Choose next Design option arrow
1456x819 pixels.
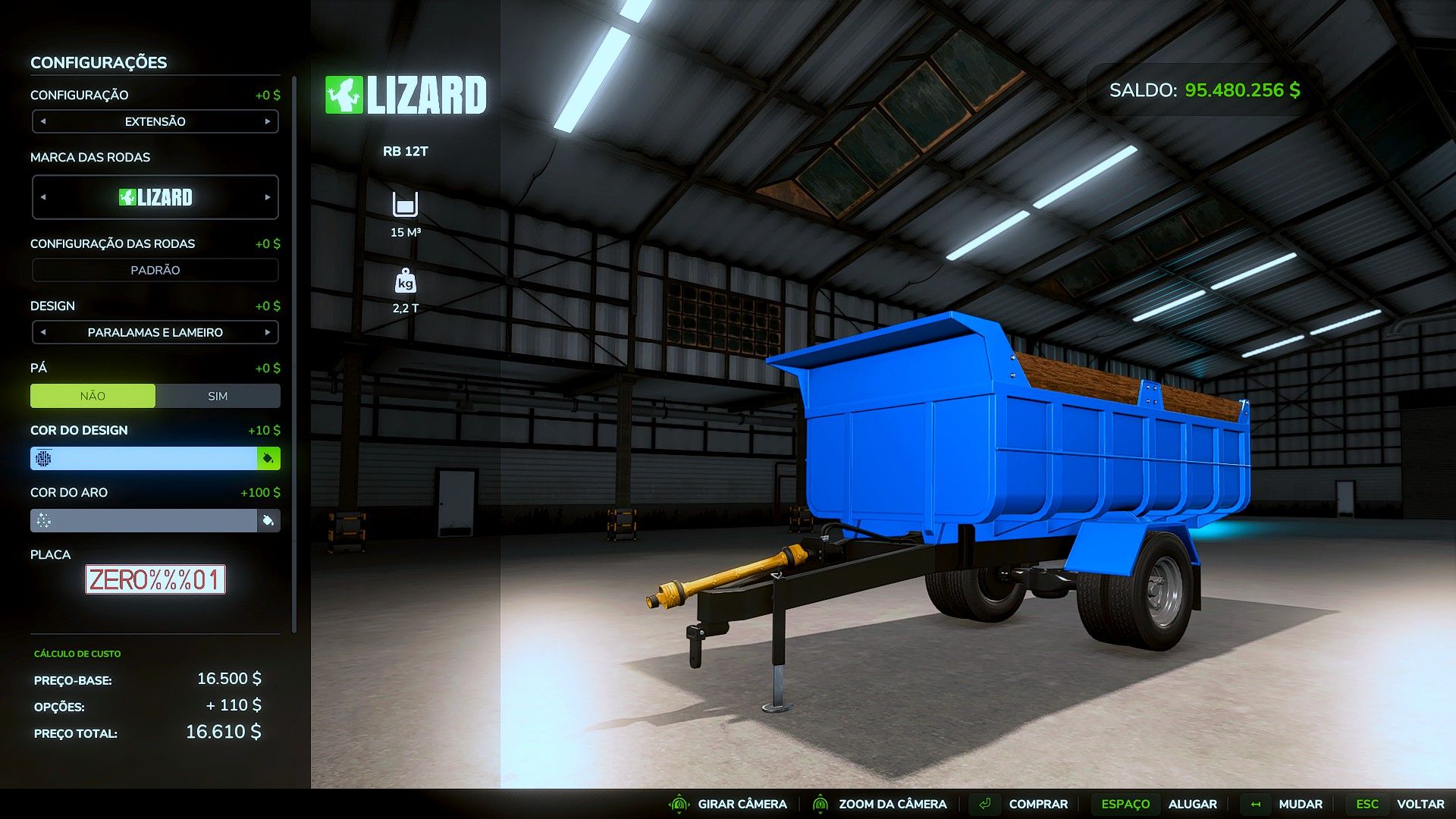point(268,332)
